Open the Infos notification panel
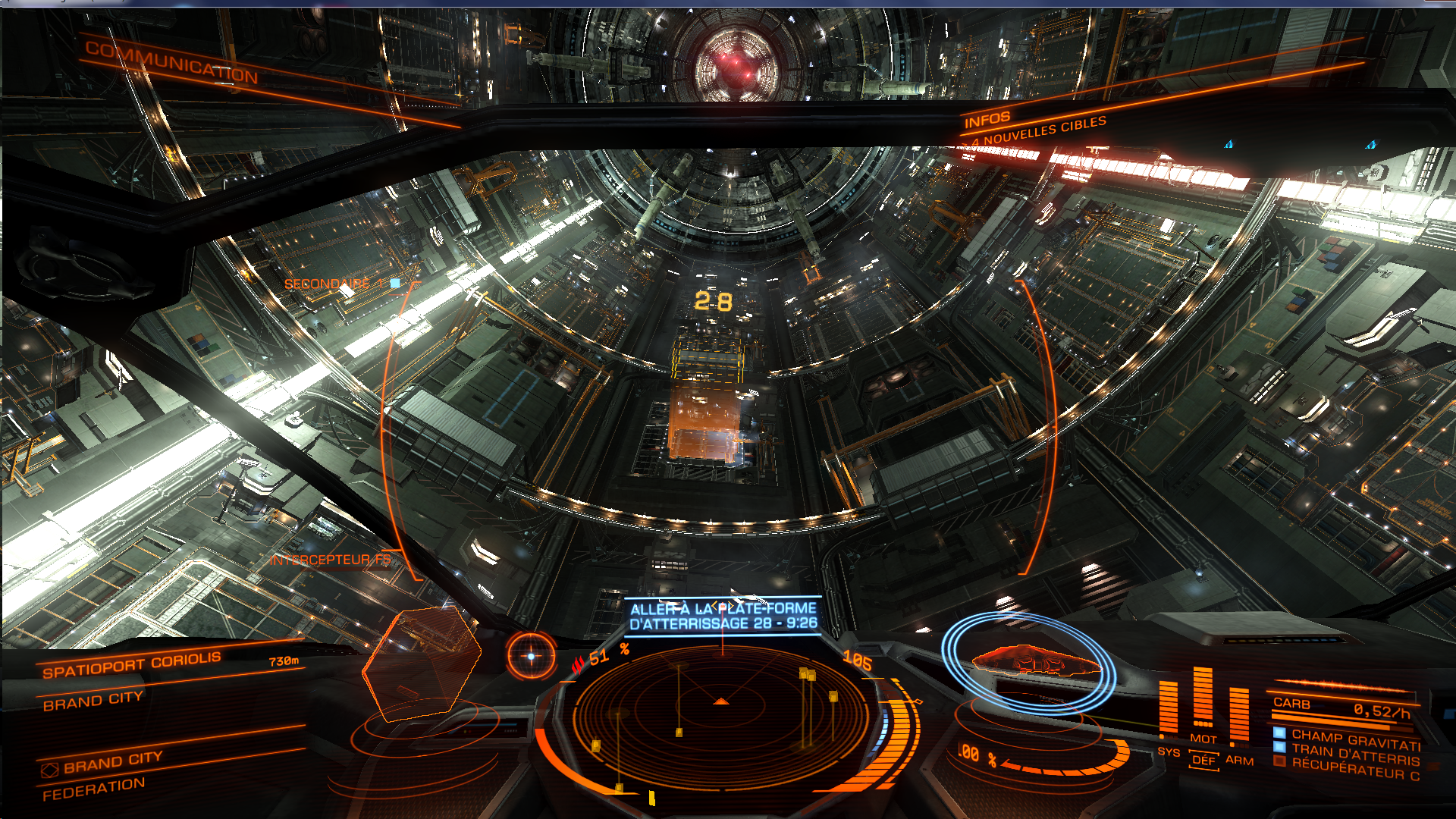This screenshot has width=1456, height=819. (987, 120)
